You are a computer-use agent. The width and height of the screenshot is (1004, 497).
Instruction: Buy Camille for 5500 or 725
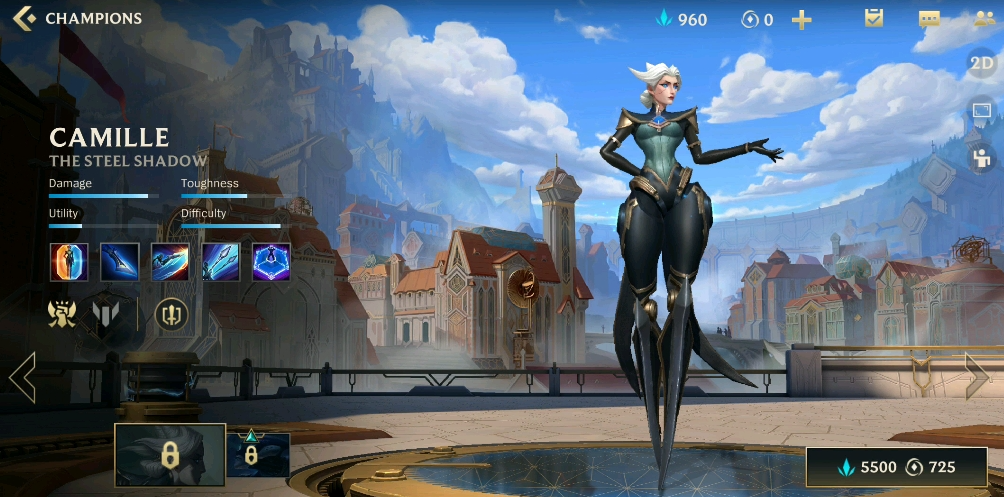click(897, 467)
